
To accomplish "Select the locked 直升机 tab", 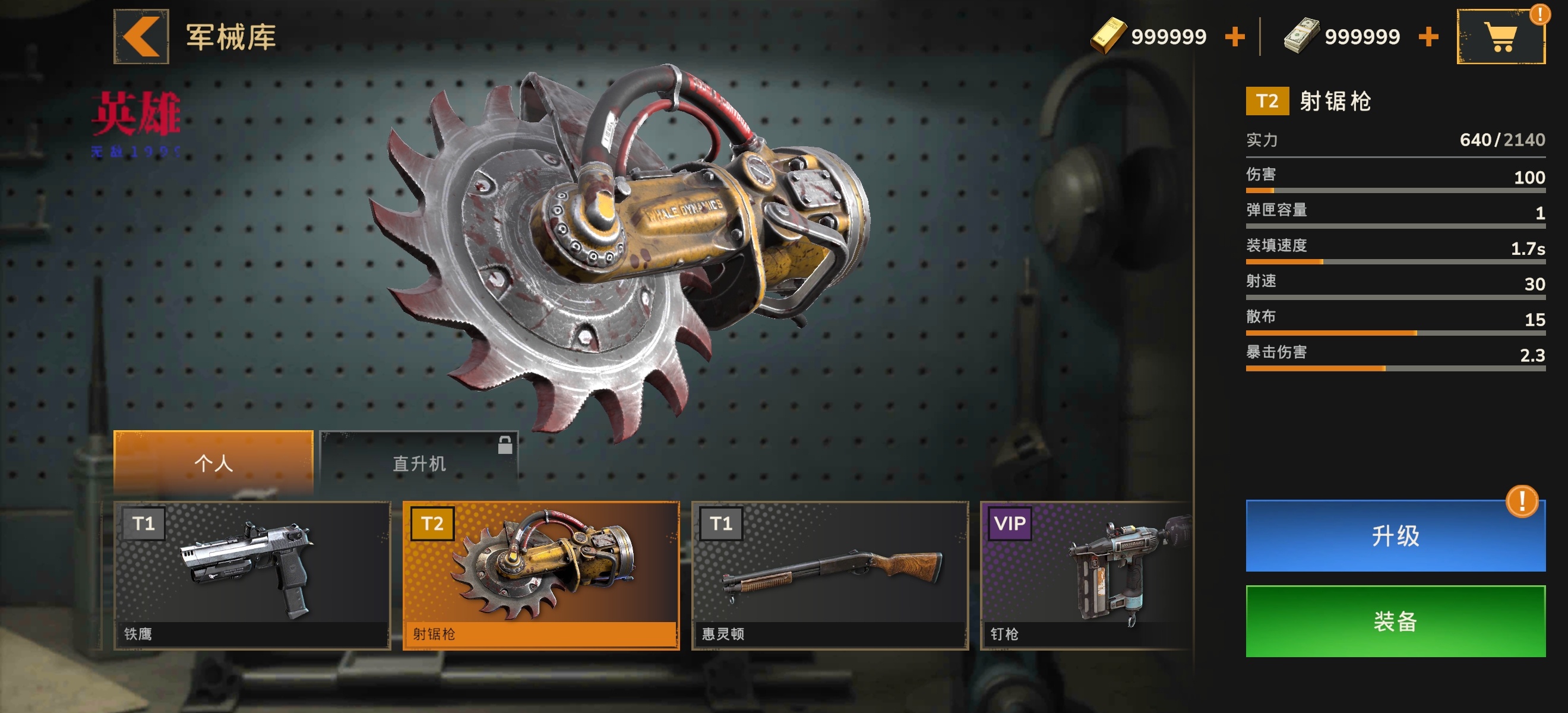I will tap(419, 463).
